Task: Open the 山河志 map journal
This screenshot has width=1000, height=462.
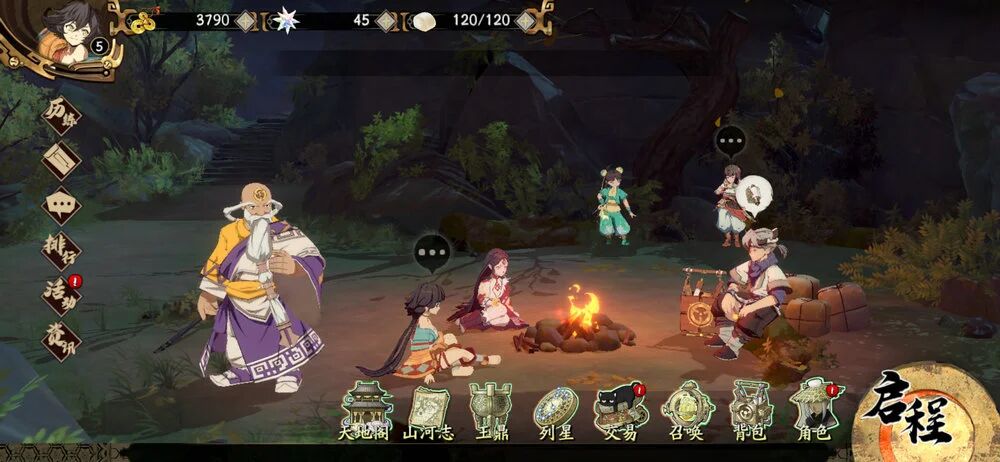Action: click(428, 410)
